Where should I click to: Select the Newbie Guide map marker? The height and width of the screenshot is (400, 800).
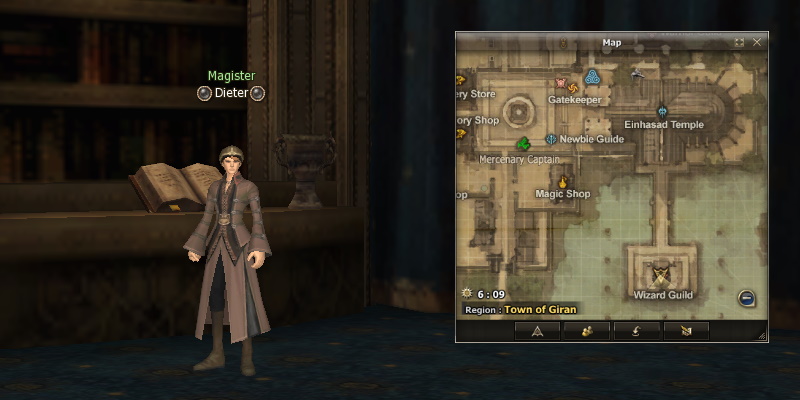(x=551, y=139)
